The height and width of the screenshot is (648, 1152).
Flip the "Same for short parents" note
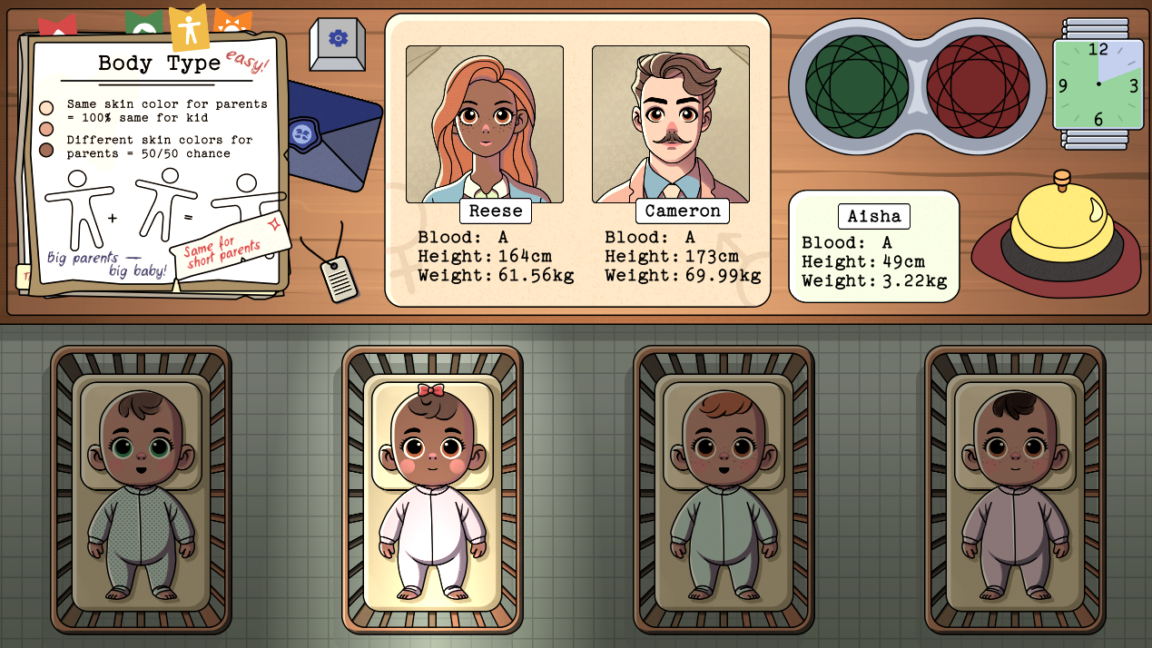coord(229,243)
